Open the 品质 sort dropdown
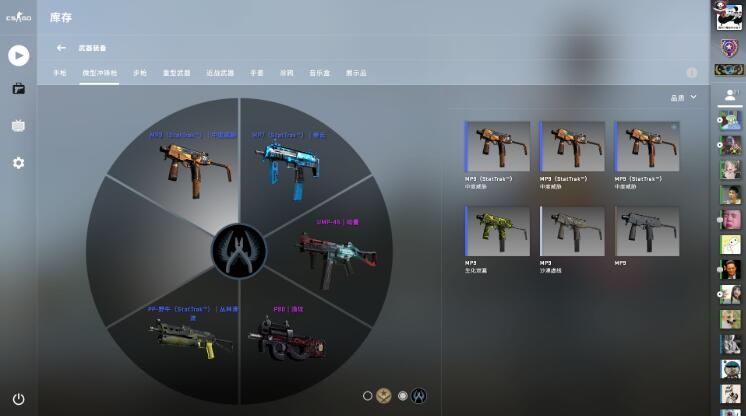This screenshot has width=746, height=416. point(683,97)
